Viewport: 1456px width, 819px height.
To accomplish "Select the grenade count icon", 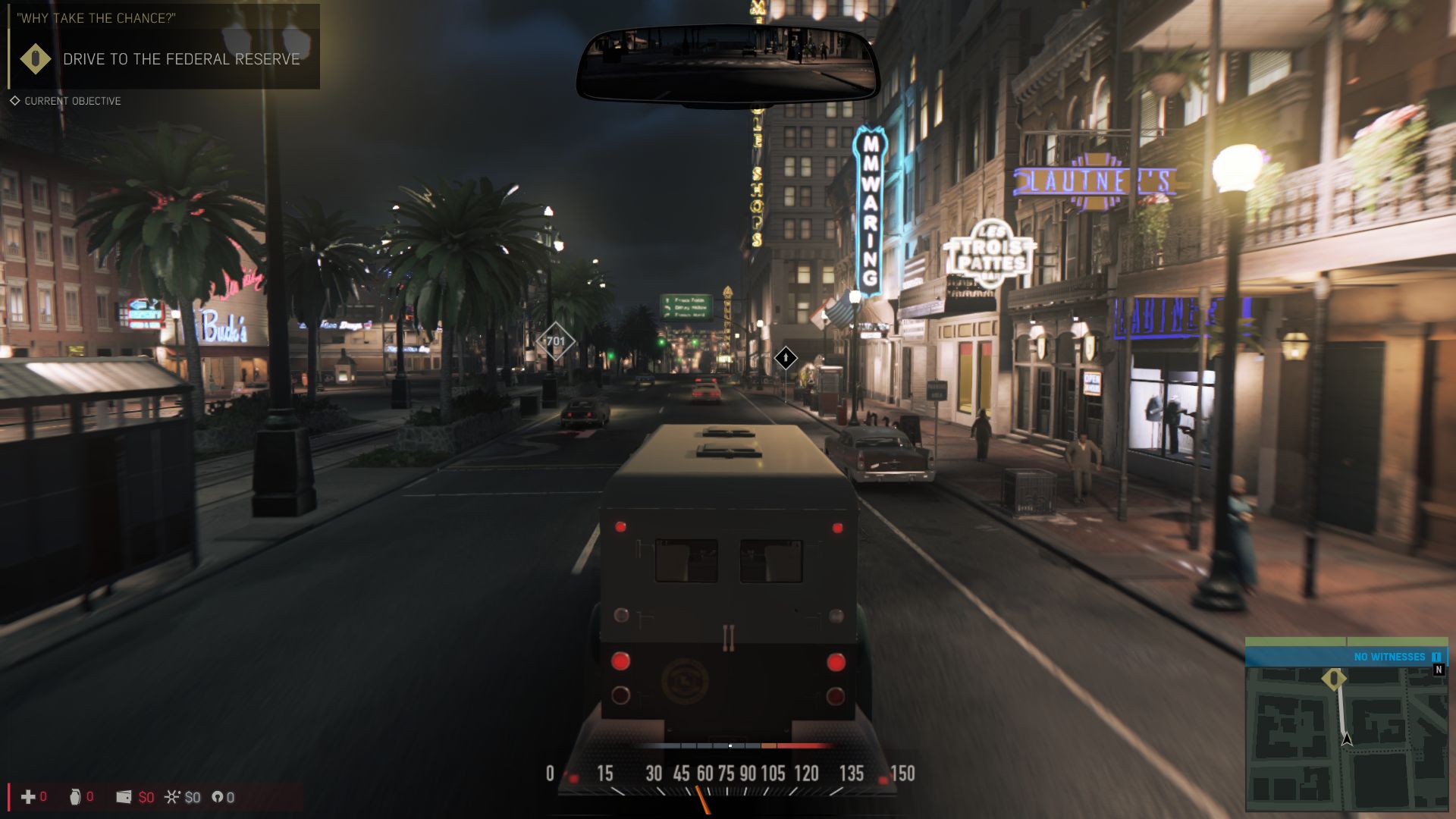I will (x=75, y=797).
